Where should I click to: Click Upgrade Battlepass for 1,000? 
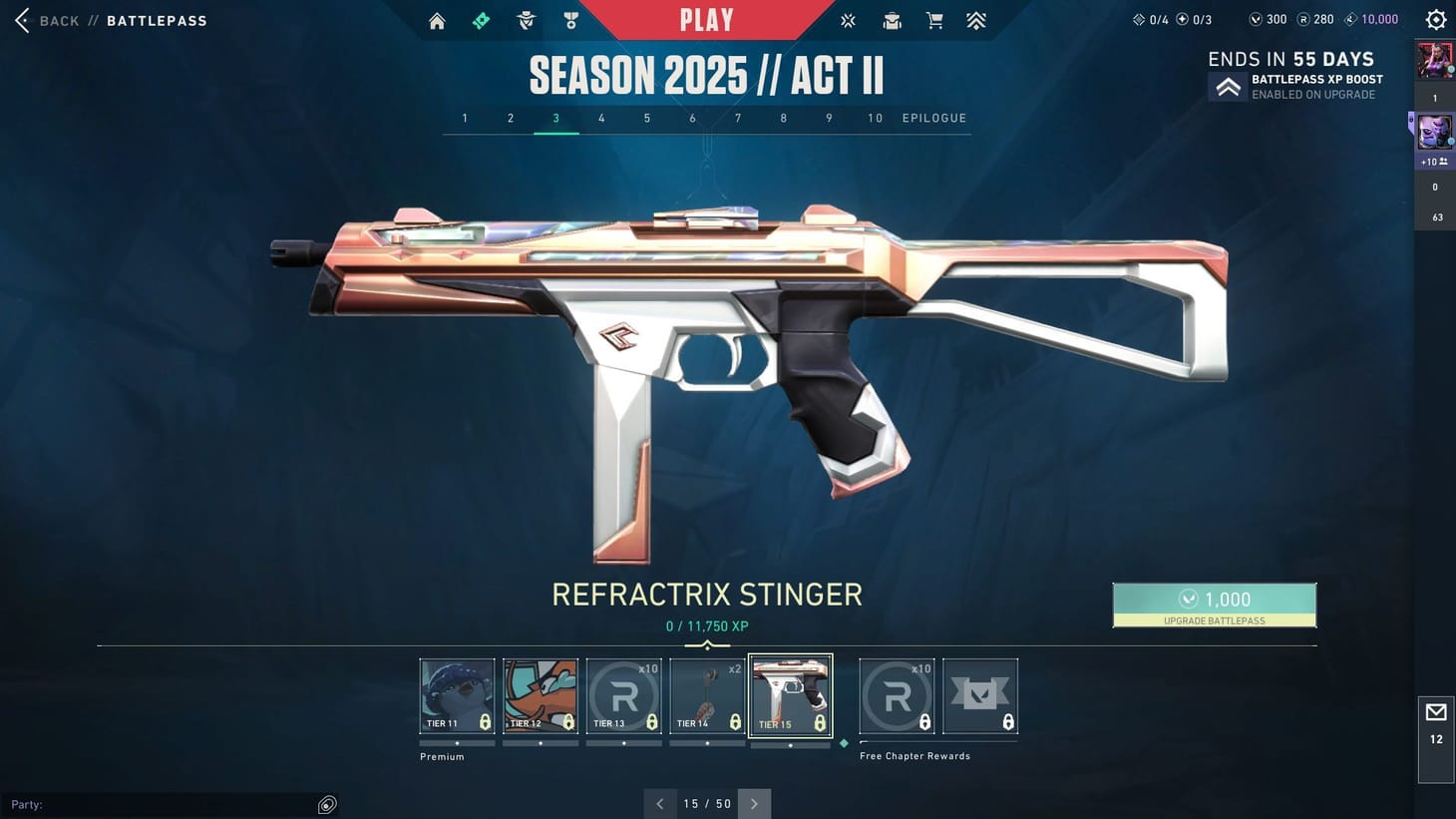point(1215,605)
